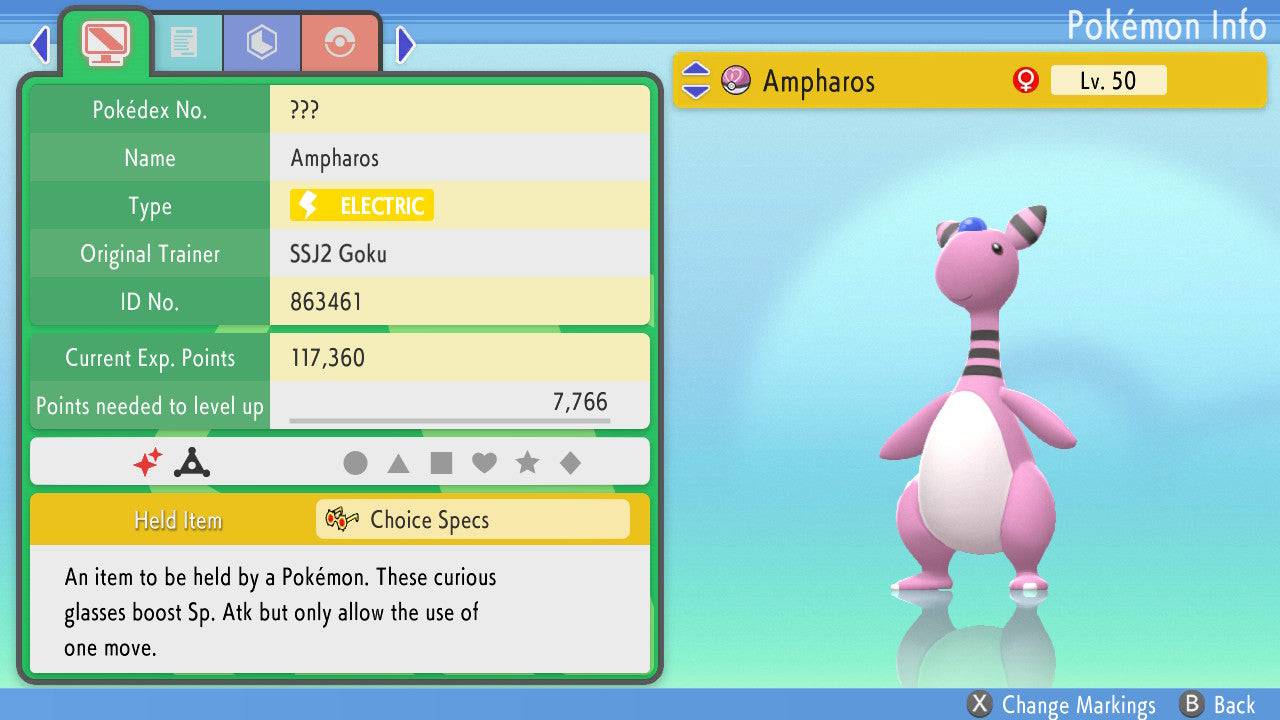The width and height of the screenshot is (1280, 720).
Task: Go to the previous page with left arrow
Action: point(40,44)
